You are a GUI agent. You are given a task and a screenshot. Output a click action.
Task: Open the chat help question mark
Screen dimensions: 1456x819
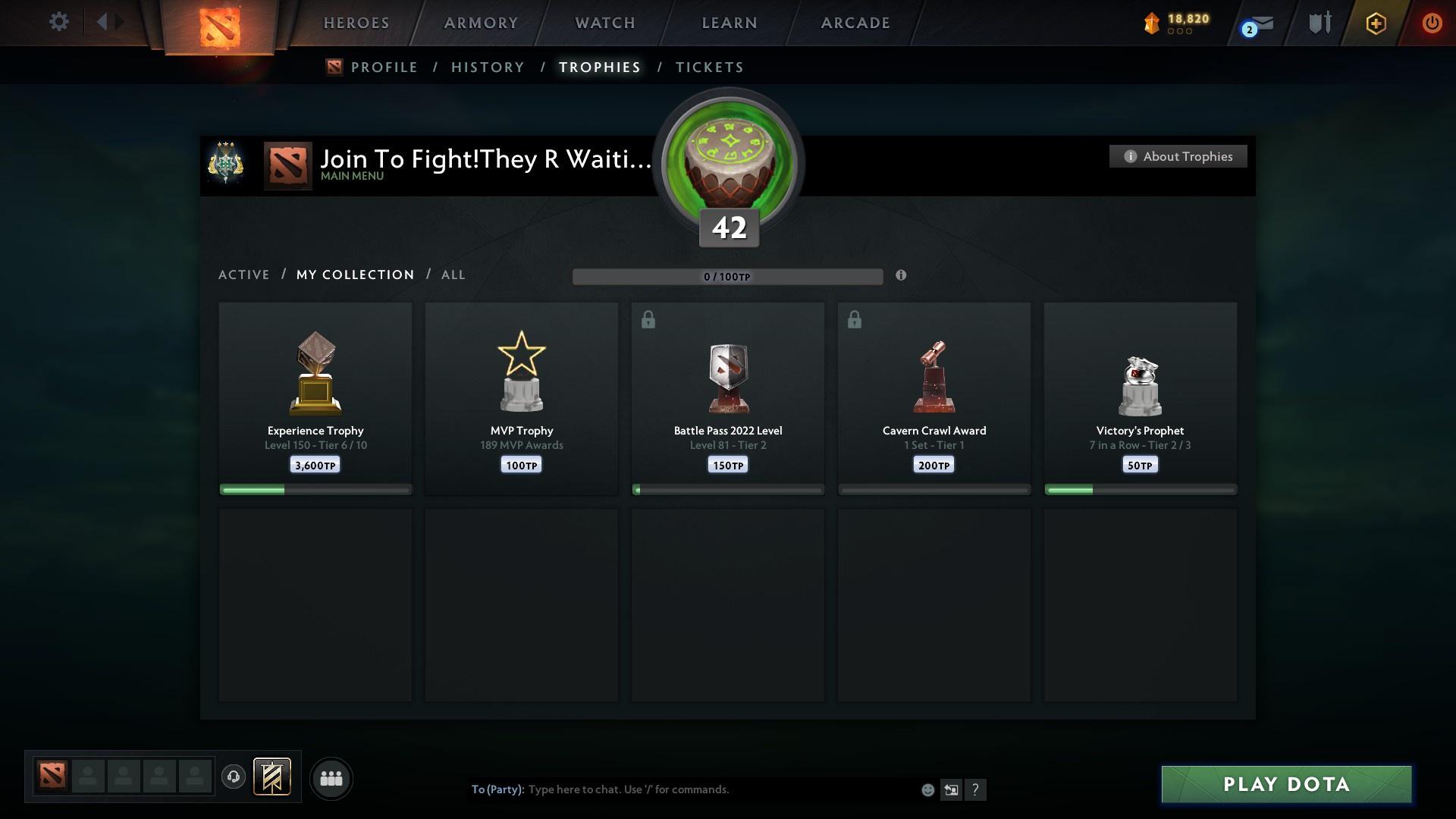[x=976, y=789]
